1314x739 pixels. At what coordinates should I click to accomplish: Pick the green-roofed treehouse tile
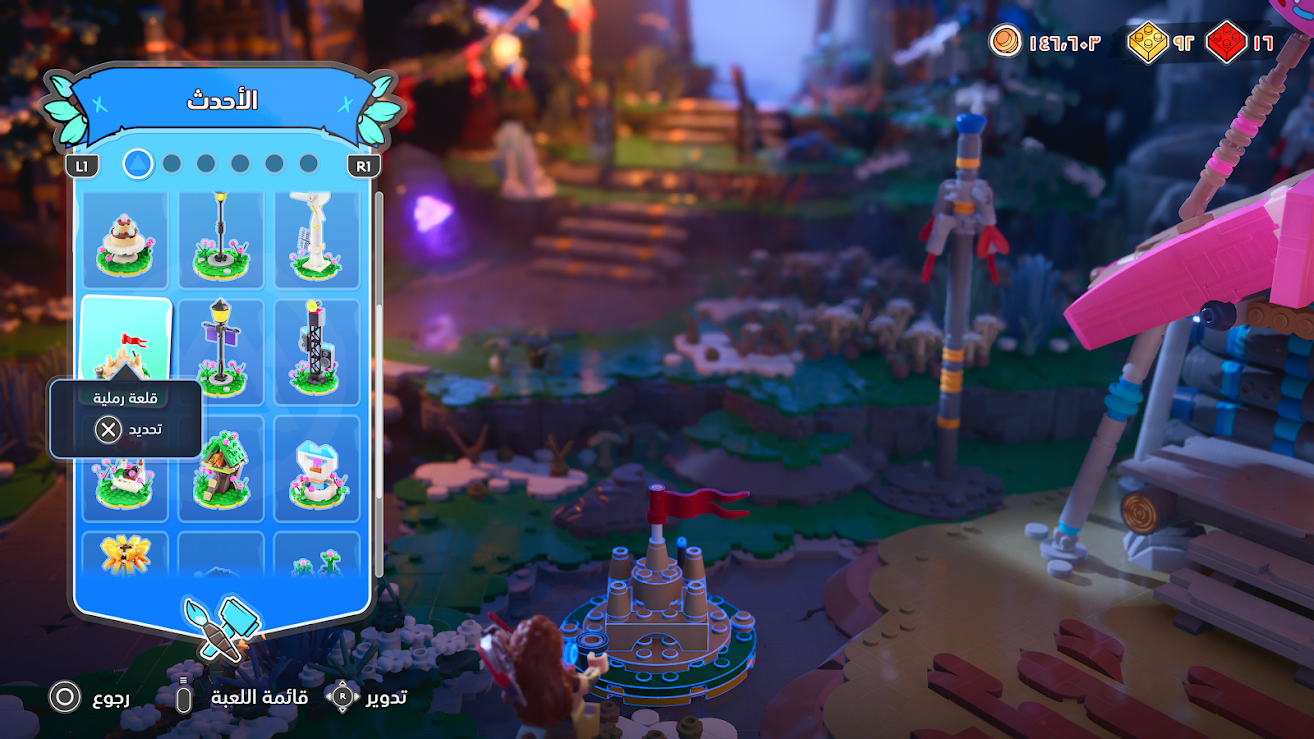click(221, 468)
